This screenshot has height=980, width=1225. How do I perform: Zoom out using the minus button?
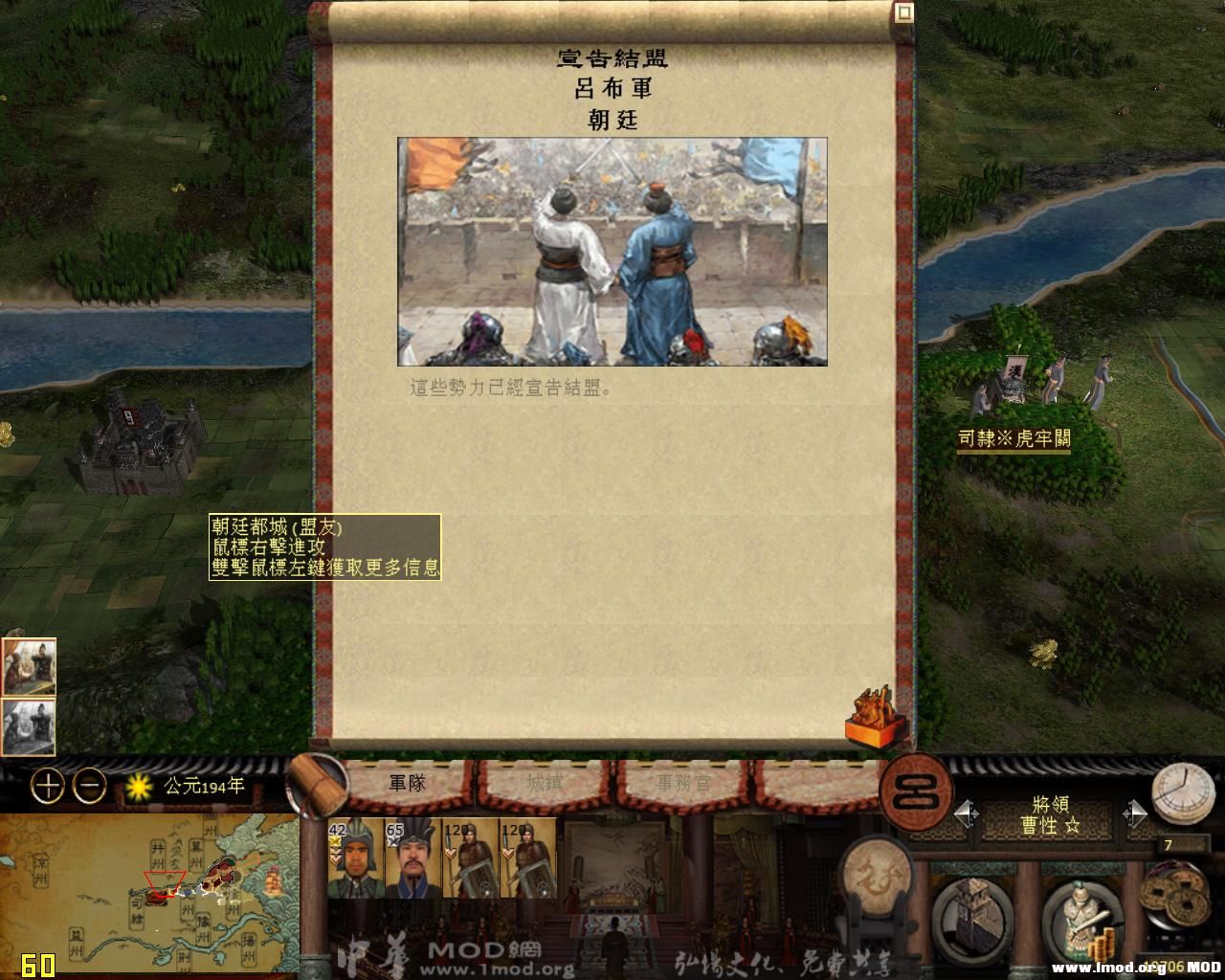88,786
